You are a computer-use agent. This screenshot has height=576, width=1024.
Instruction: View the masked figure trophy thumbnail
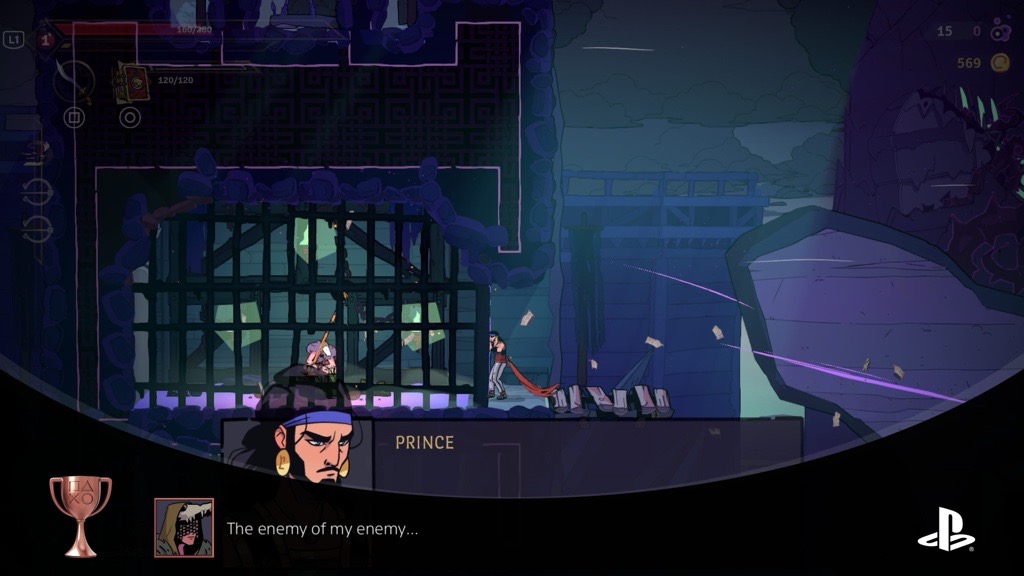click(183, 527)
